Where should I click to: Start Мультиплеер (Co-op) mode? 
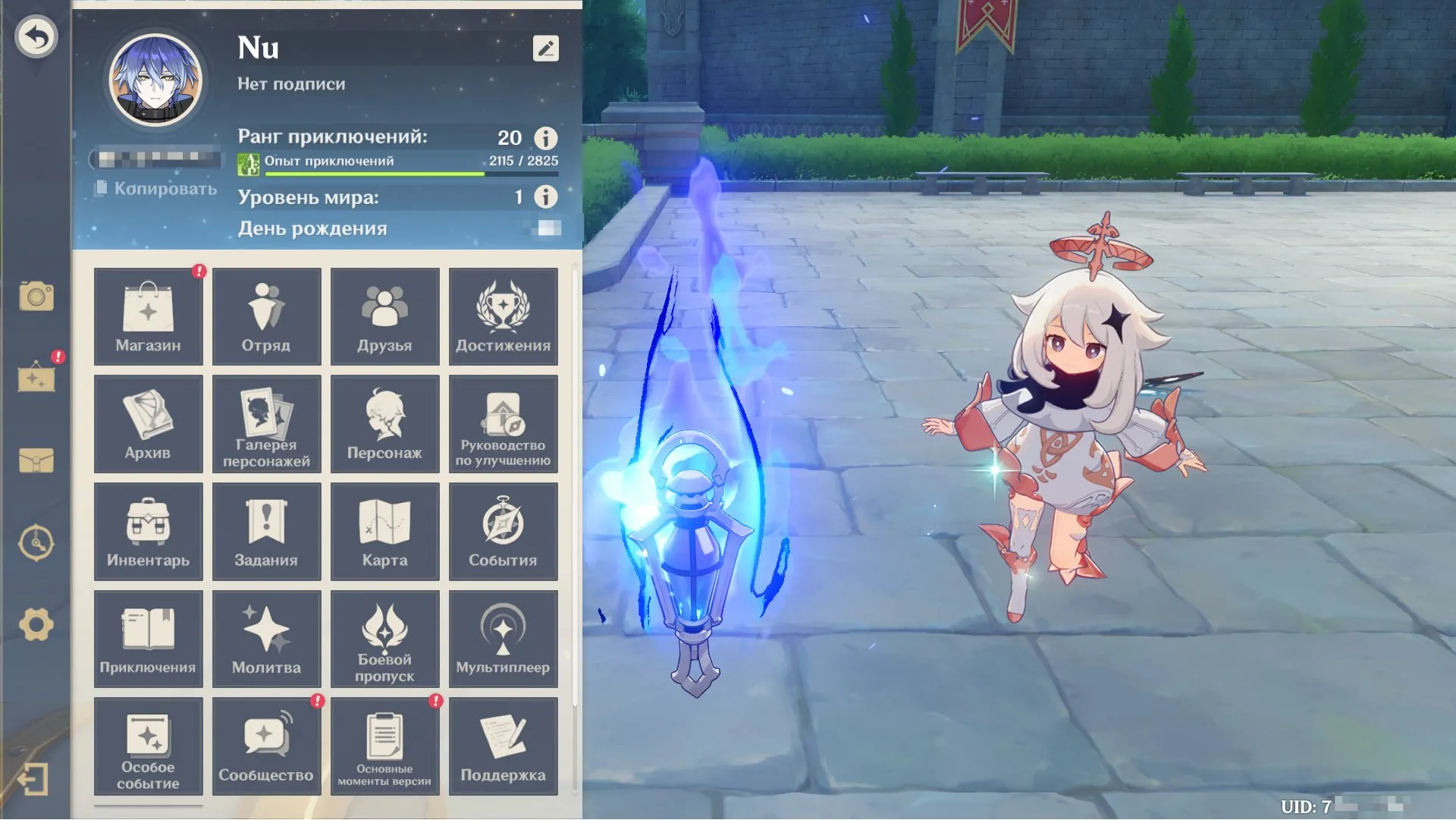pos(503,639)
